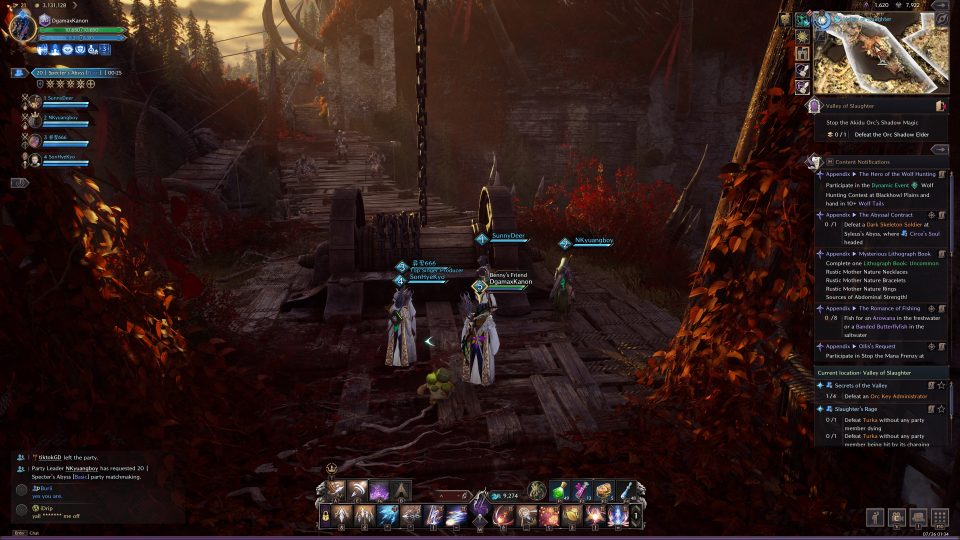Screen dimensions: 960x540
Task: Select party member SunnyDeer's frame
Action: (x=62, y=99)
